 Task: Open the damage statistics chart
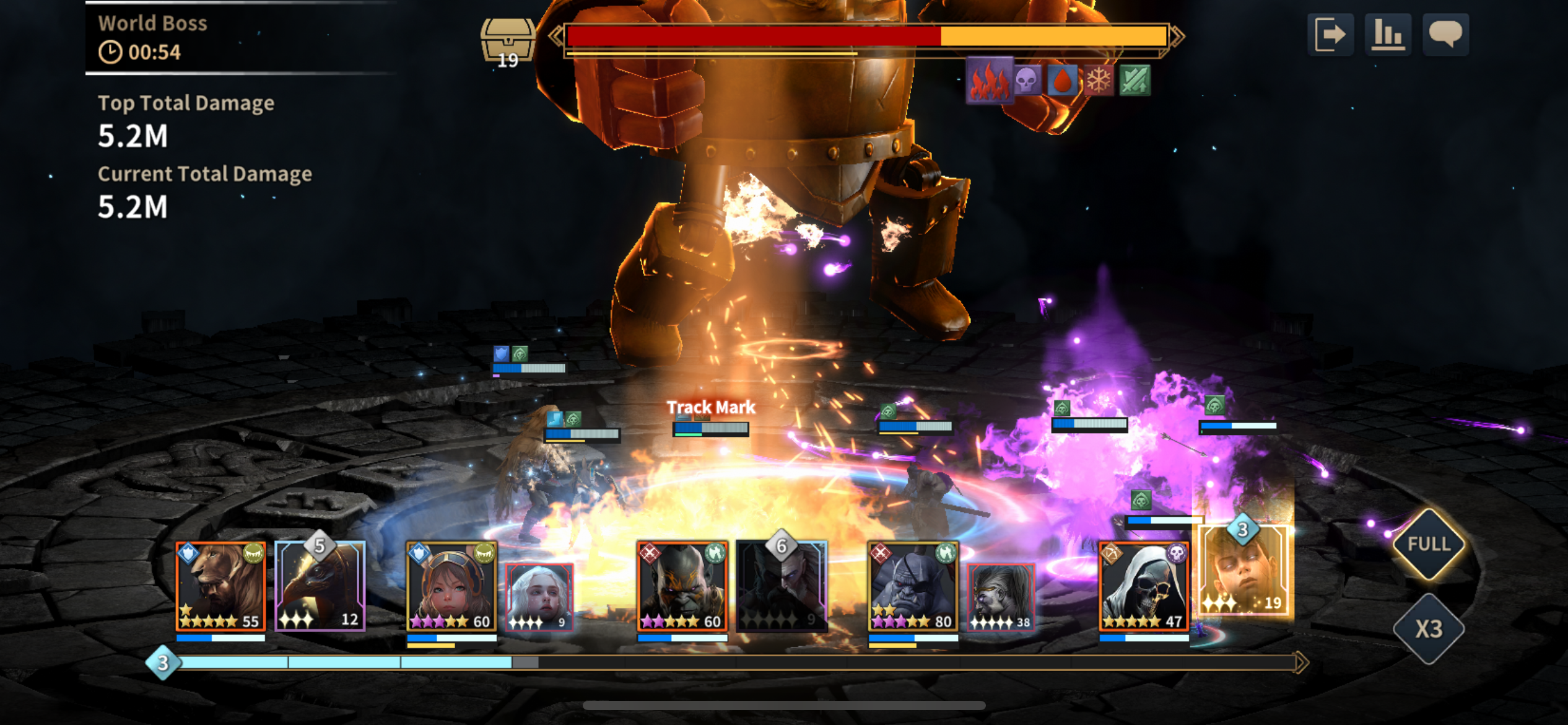(x=1388, y=34)
